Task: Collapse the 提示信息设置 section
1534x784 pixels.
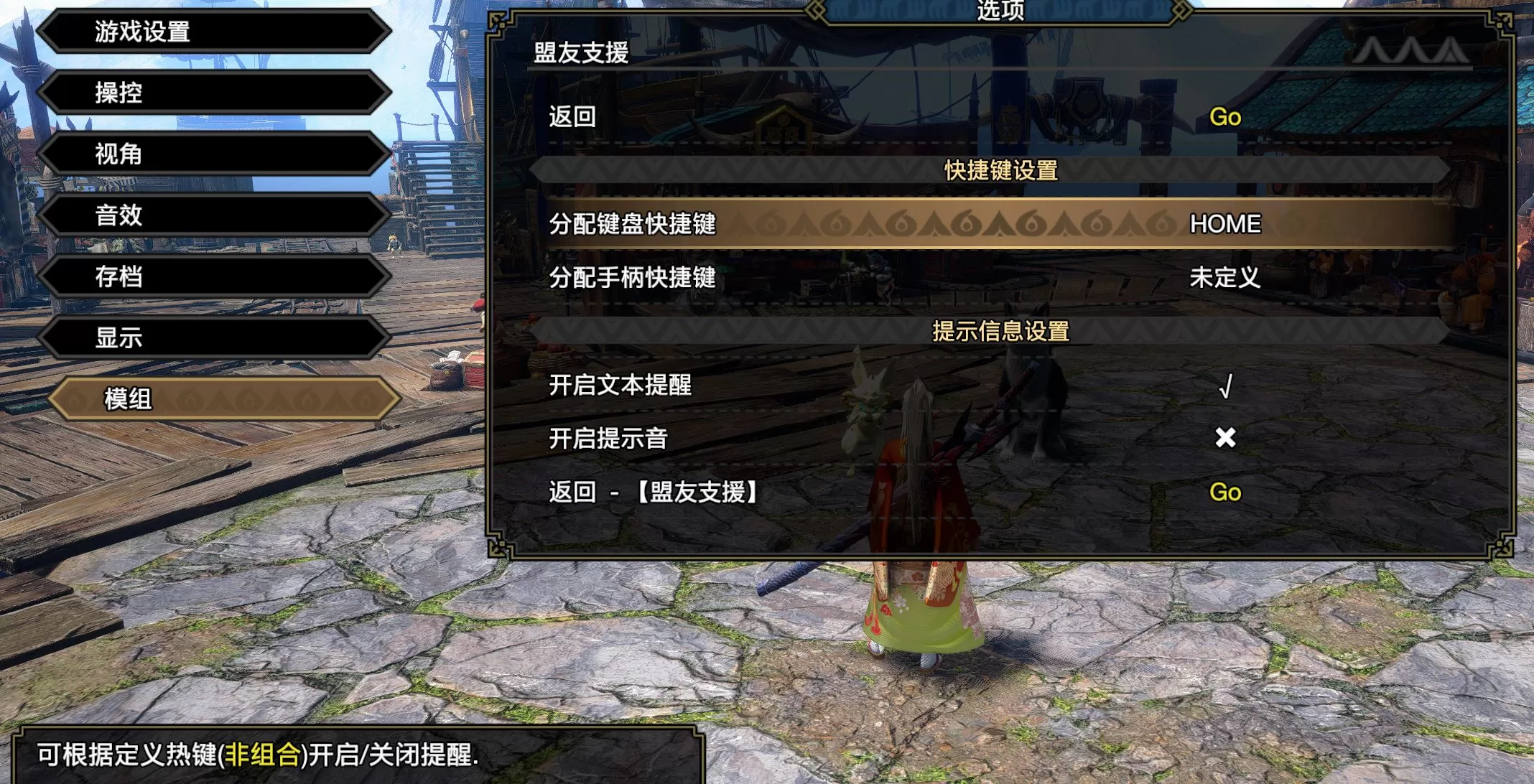Action: [x=1000, y=332]
